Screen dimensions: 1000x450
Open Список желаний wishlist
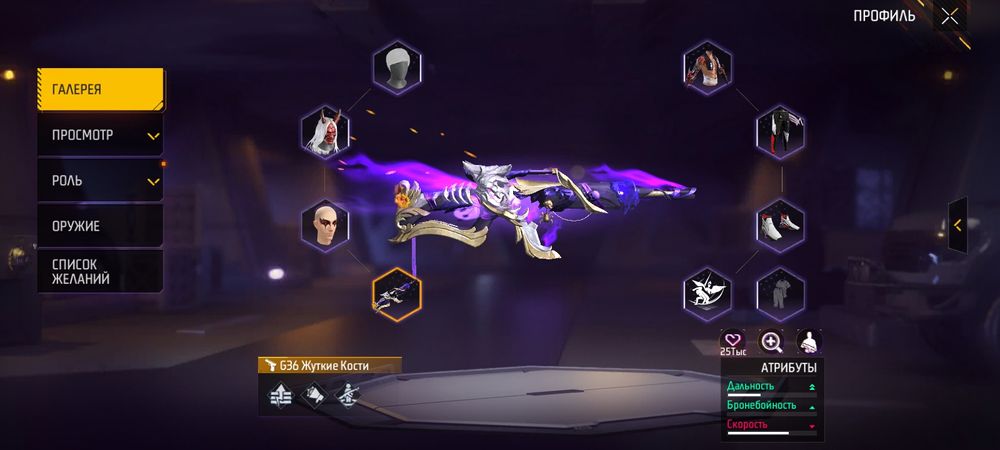[x=100, y=271]
